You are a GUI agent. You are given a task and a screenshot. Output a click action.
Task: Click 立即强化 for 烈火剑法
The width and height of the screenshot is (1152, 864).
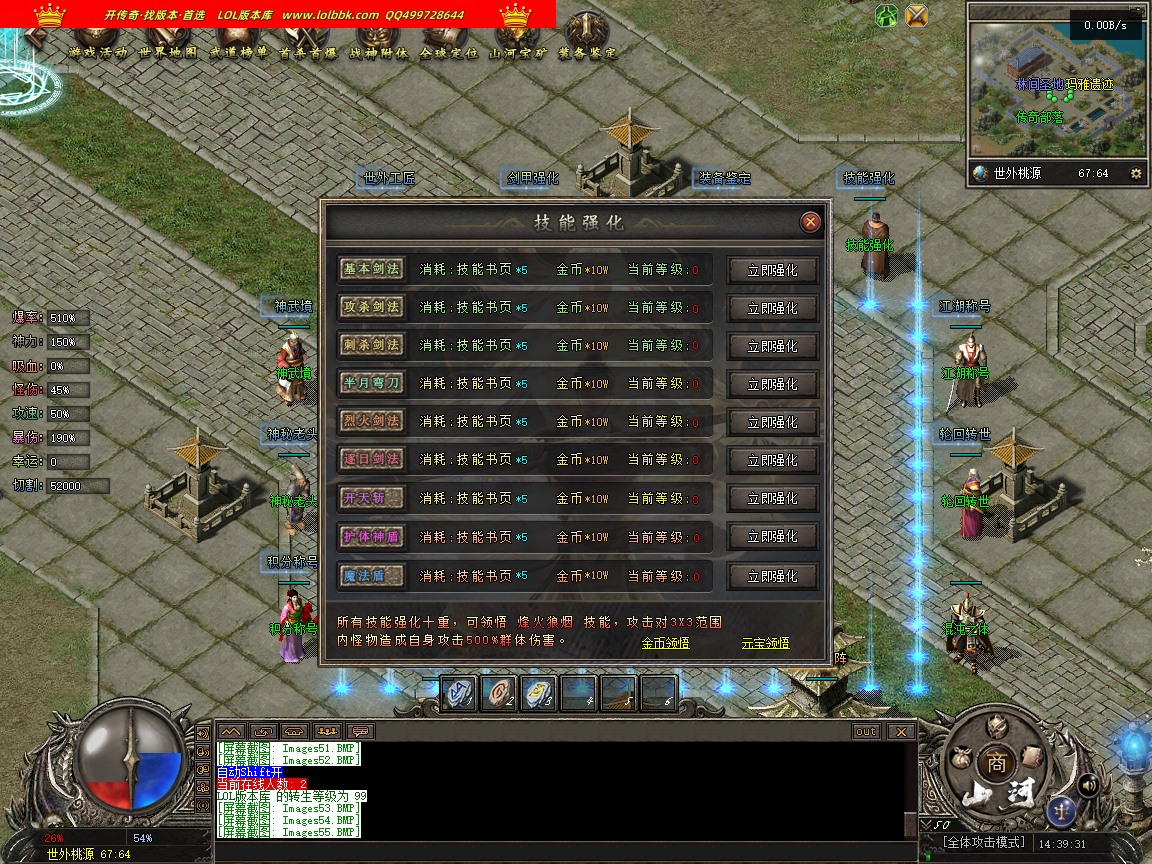tap(772, 422)
